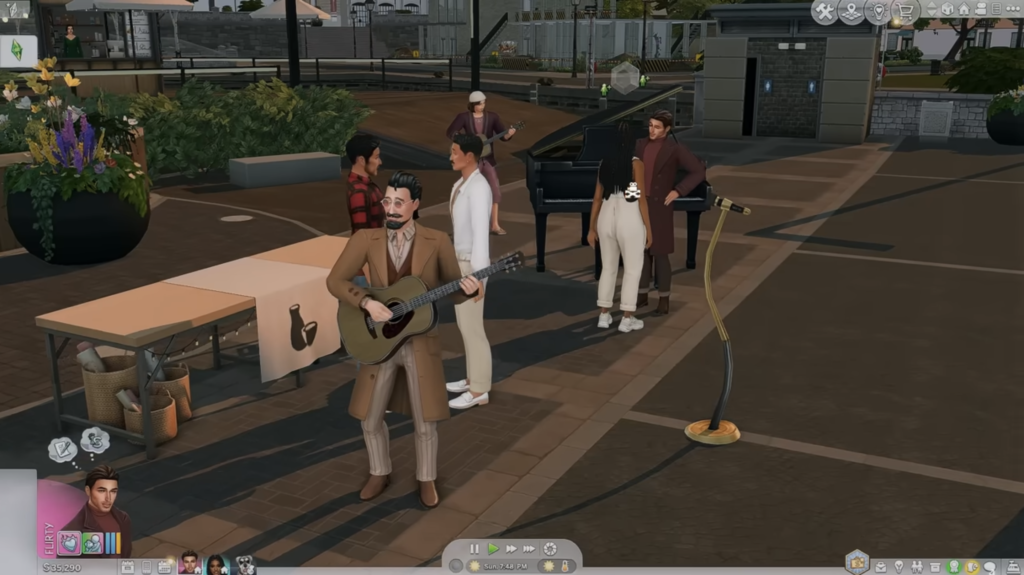
Task: Open the Manage Worlds map-pin icon
Action: pyautogui.click(x=851, y=12)
